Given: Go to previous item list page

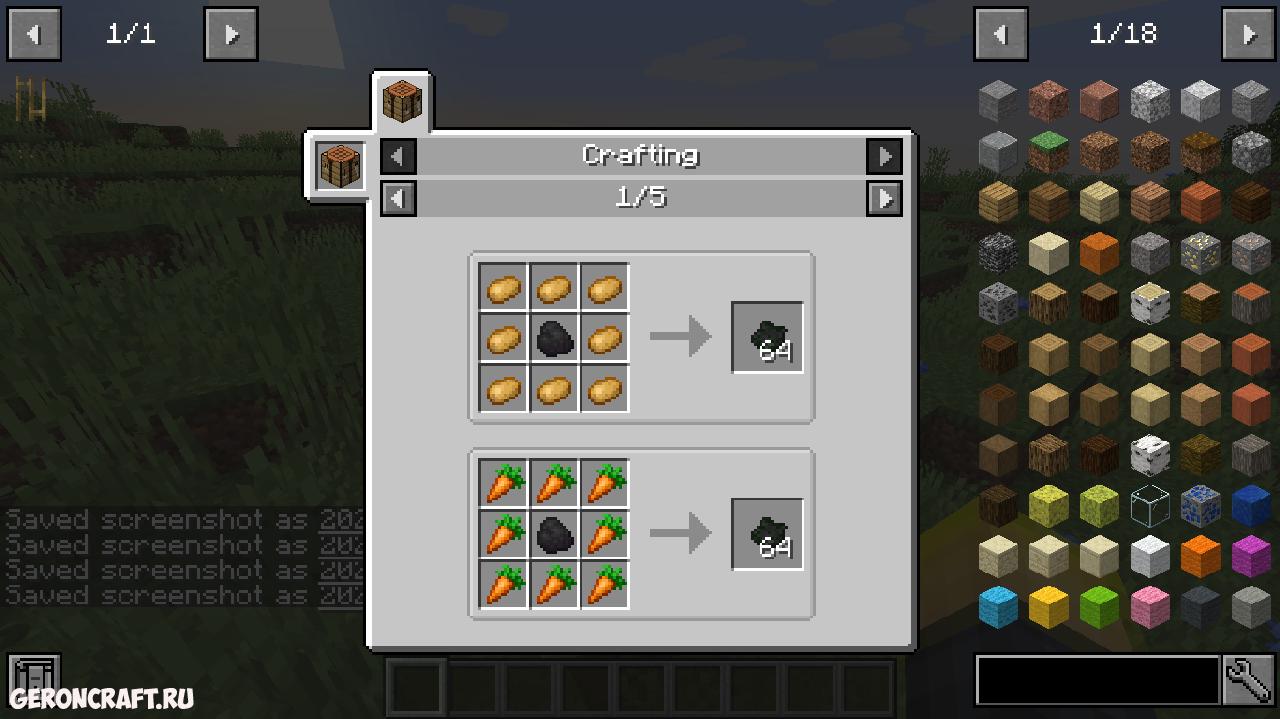Looking at the screenshot, I should click(x=1001, y=34).
